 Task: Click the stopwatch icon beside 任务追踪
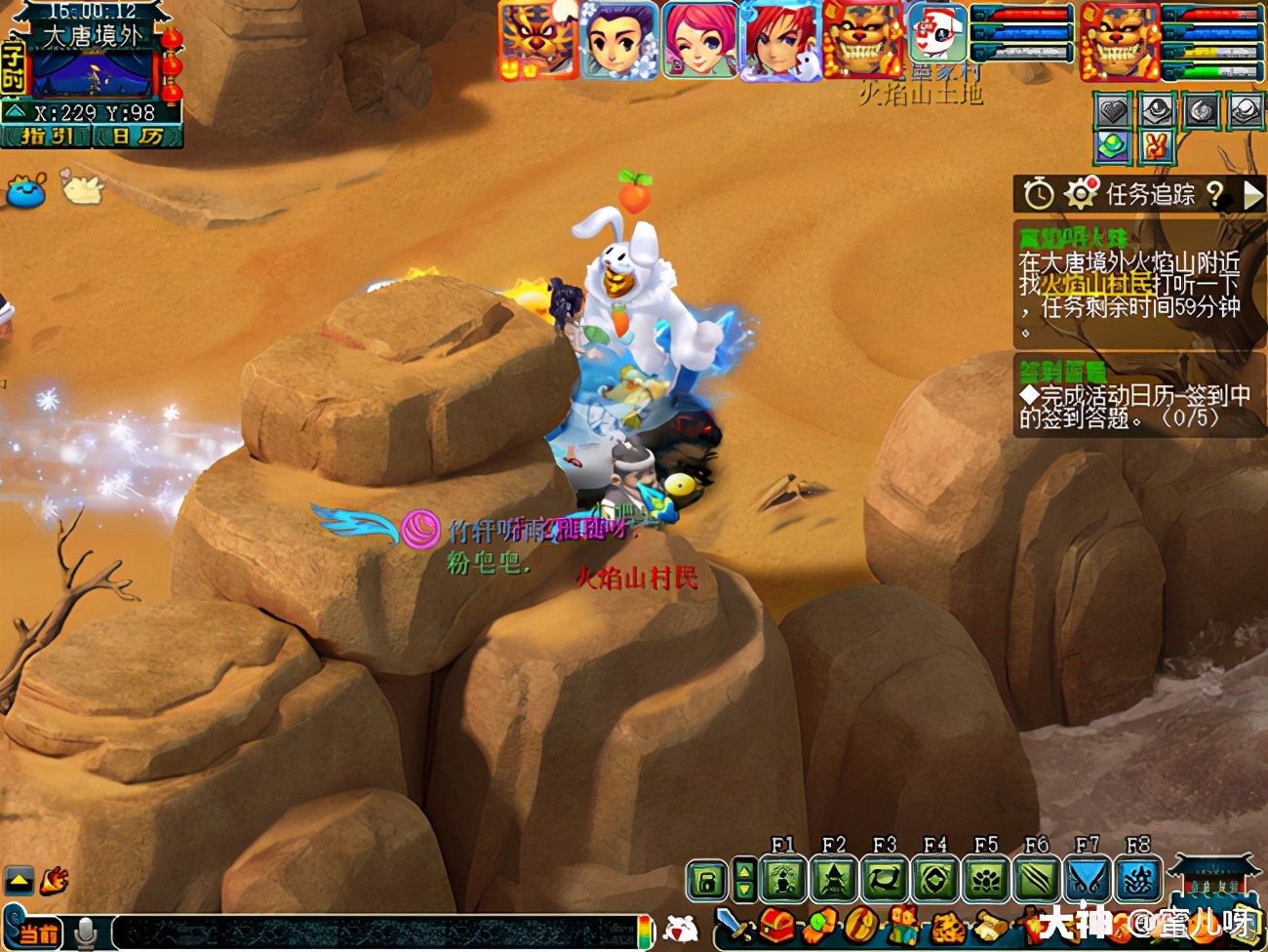tap(1039, 194)
